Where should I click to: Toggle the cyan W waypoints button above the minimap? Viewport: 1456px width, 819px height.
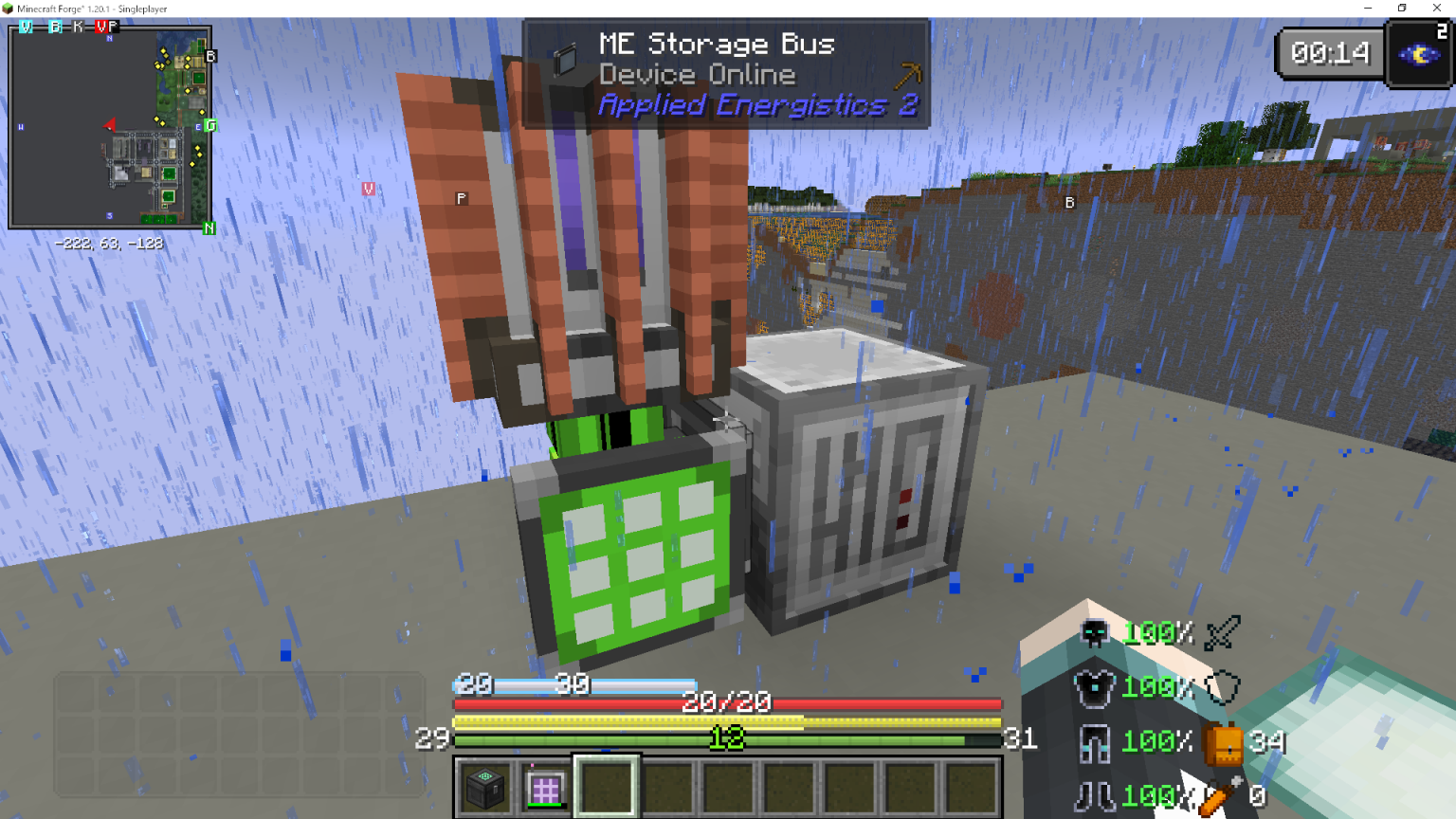[26, 27]
